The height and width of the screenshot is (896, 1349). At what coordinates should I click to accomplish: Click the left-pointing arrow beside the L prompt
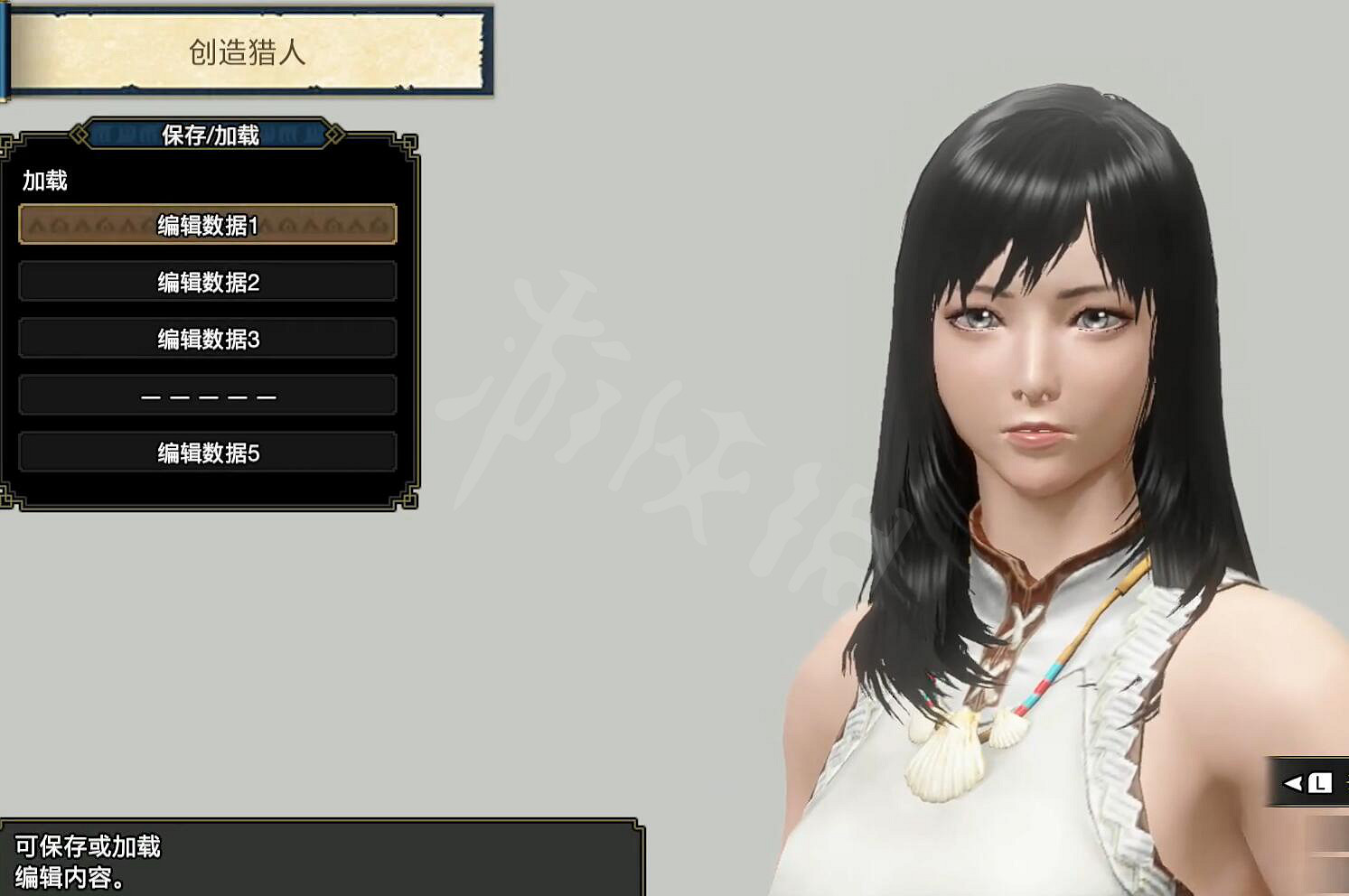coord(1289,784)
